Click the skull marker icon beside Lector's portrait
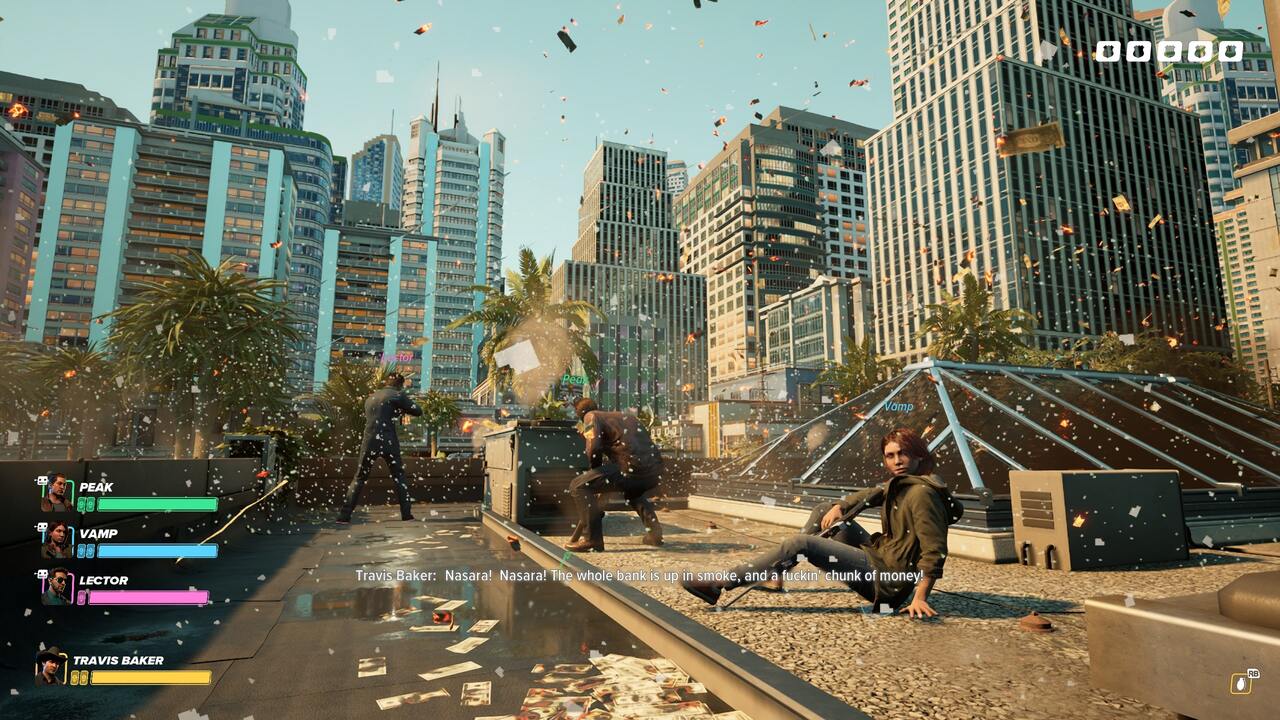 [x=42, y=573]
